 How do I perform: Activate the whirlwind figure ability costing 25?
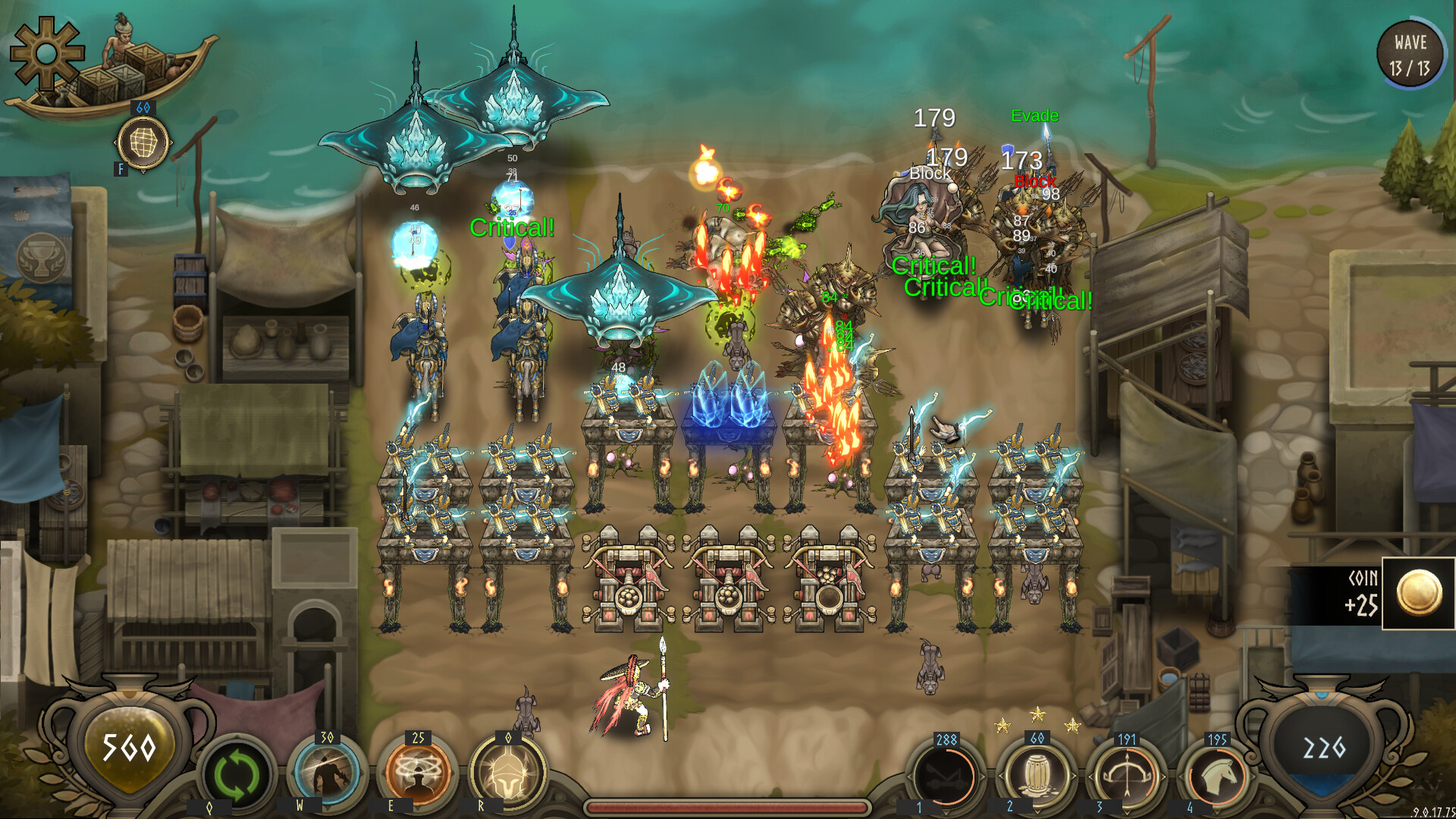[x=417, y=773]
